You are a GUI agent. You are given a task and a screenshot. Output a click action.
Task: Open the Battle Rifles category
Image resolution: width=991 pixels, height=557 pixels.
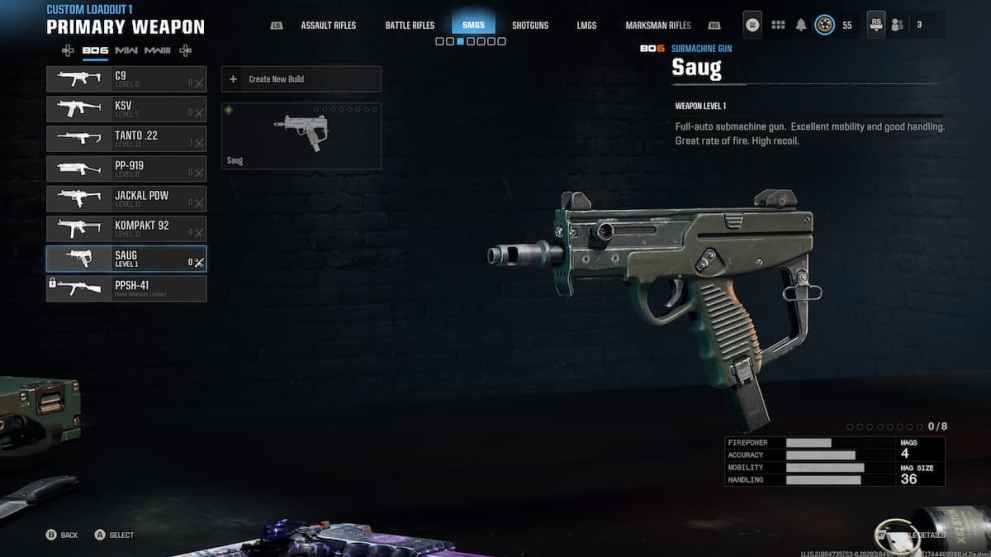pyautogui.click(x=410, y=25)
